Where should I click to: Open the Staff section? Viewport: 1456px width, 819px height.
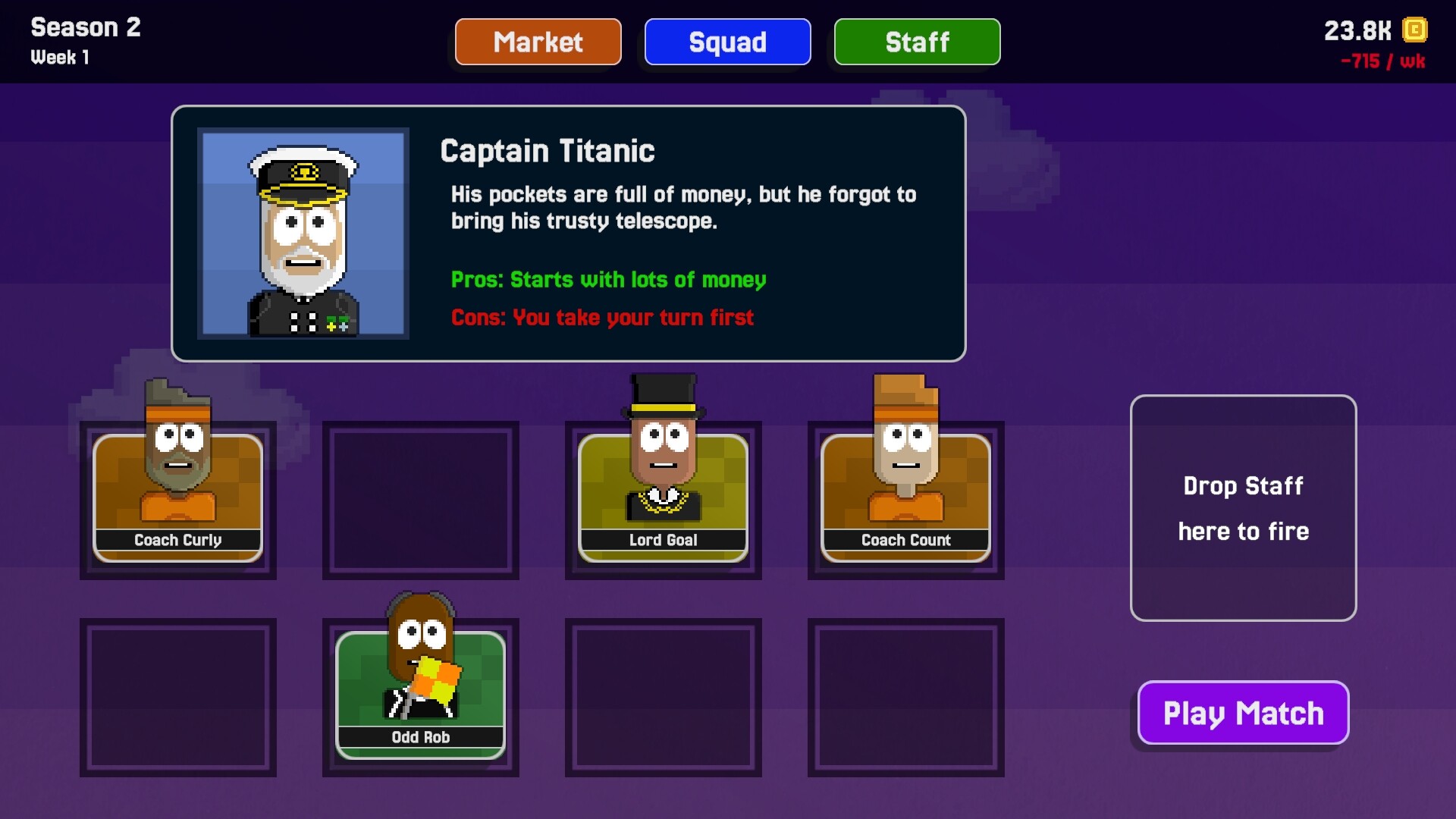[917, 42]
